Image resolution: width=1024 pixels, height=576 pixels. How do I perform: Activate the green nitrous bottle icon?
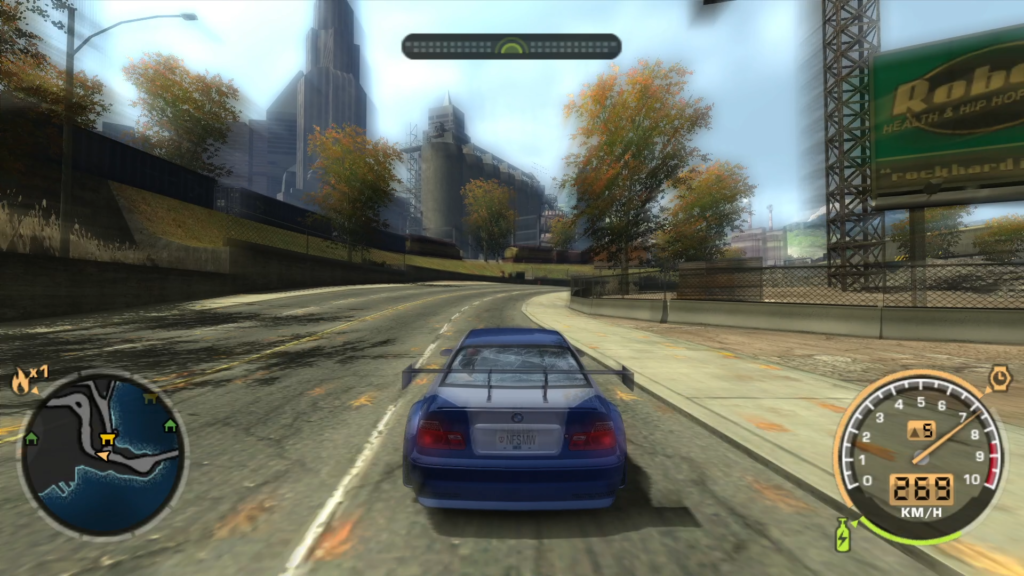tap(843, 533)
